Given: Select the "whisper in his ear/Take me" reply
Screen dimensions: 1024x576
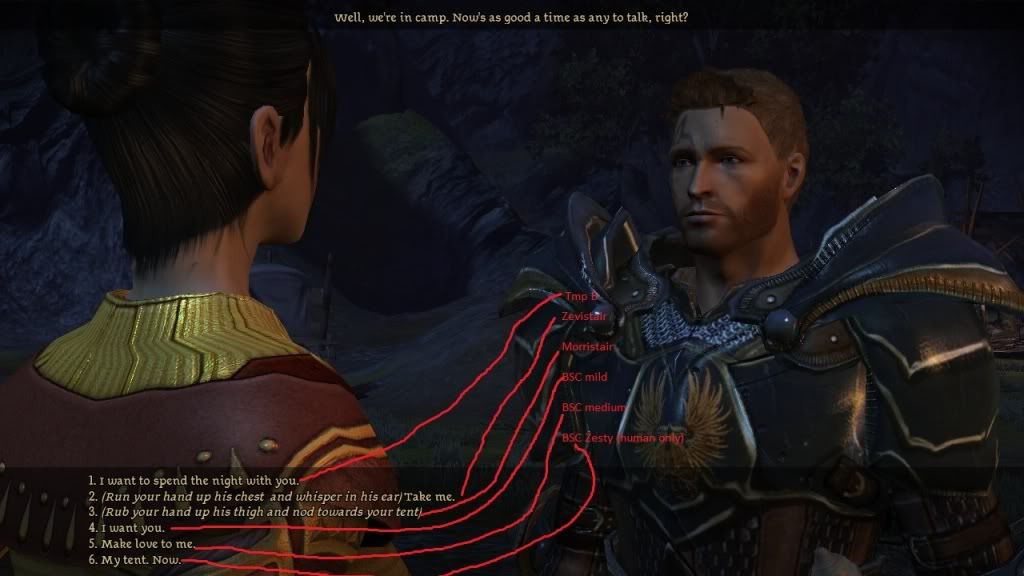Looking at the screenshot, I should (x=277, y=496).
